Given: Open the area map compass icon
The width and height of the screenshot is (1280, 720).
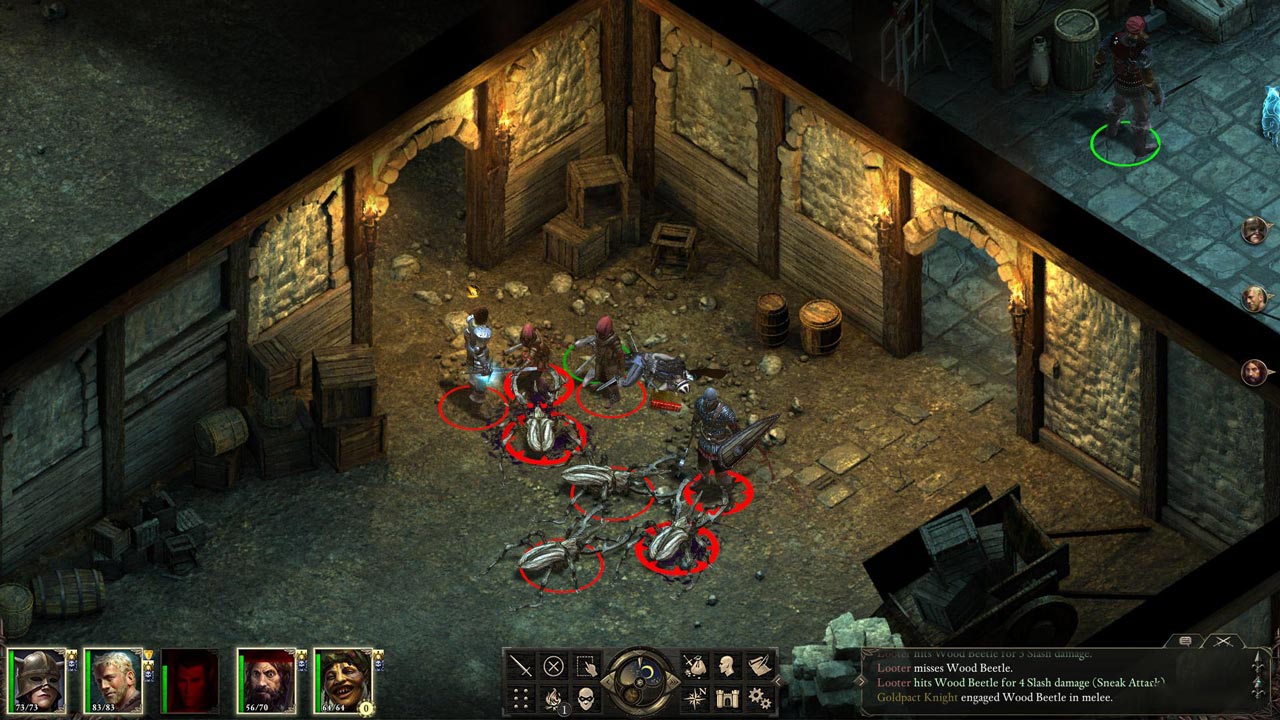Looking at the screenshot, I should click(694, 697).
